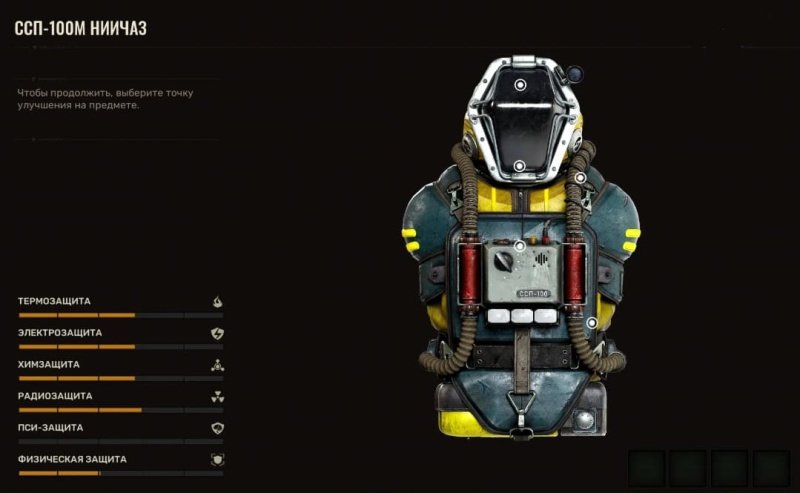
Task: Select the upgrade point on the chest control box
Action: 520,246
